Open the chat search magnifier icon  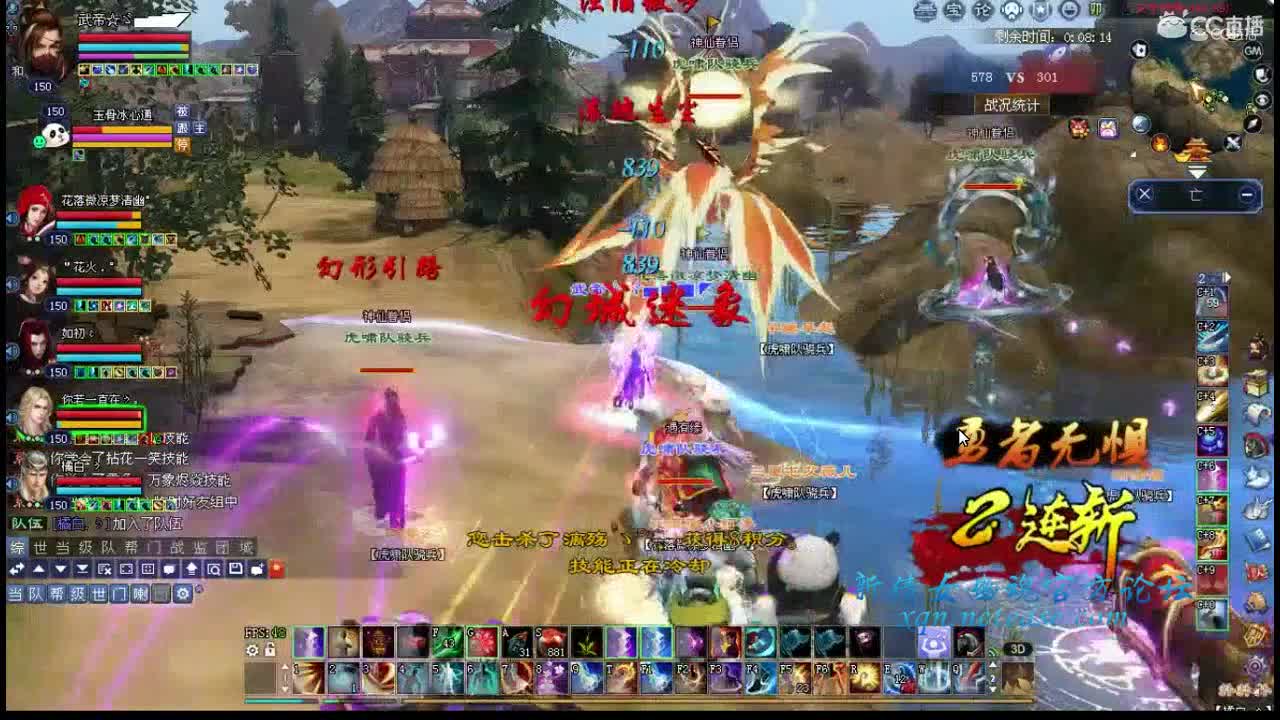(214, 570)
